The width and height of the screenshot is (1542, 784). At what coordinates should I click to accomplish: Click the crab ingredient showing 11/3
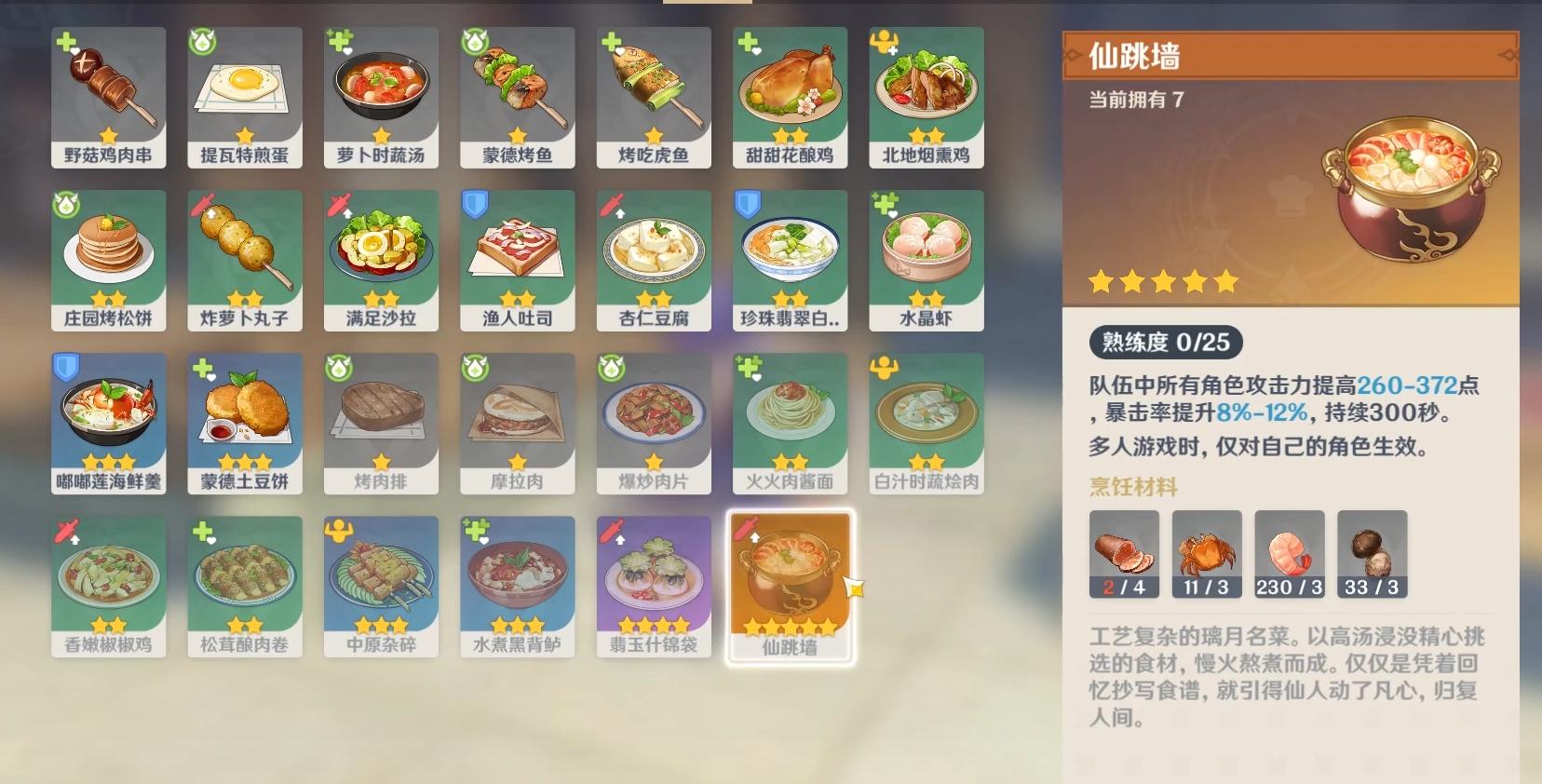click(x=1206, y=554)
